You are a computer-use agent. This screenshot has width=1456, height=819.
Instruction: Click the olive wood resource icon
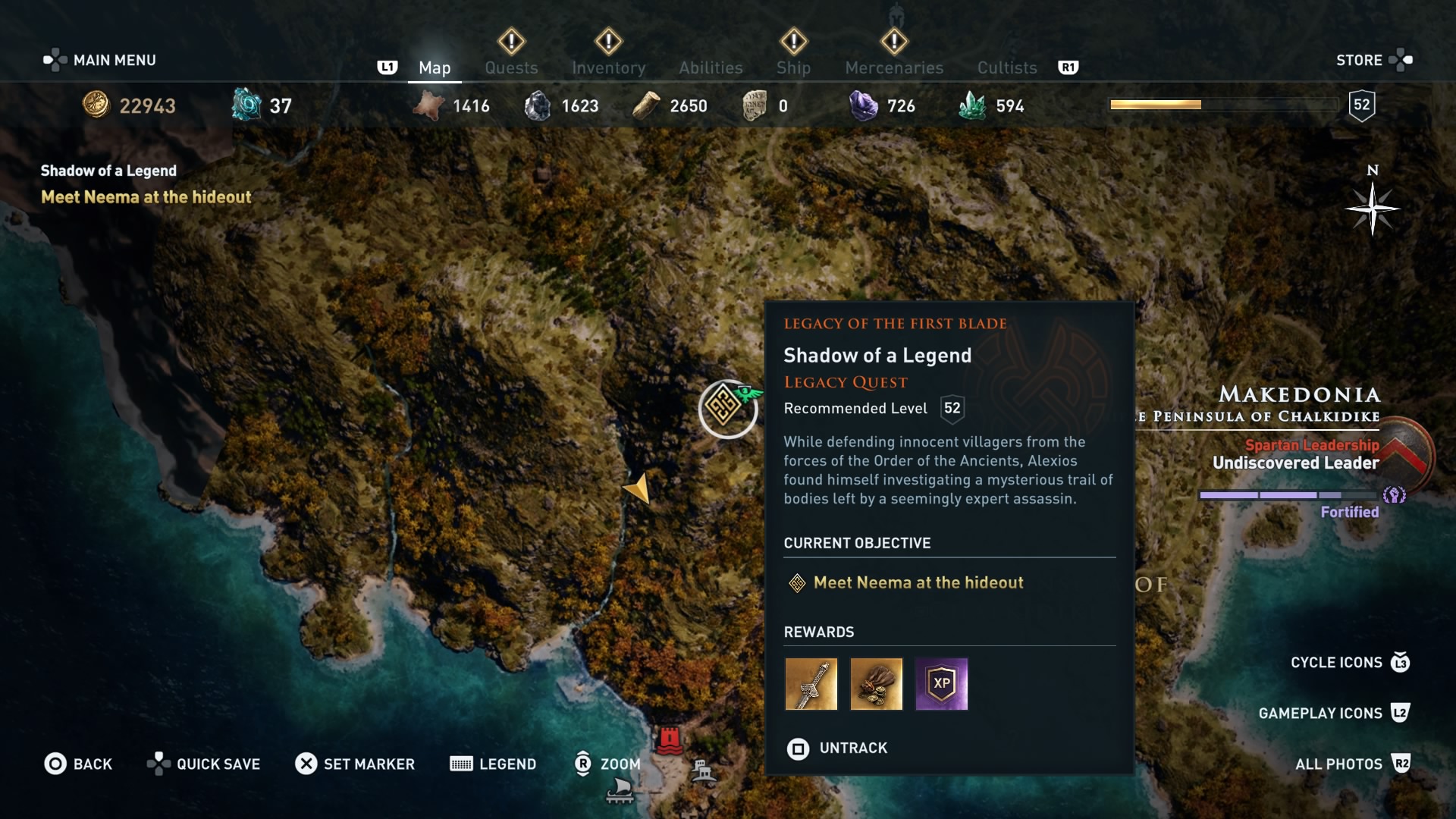coord(647,105)
